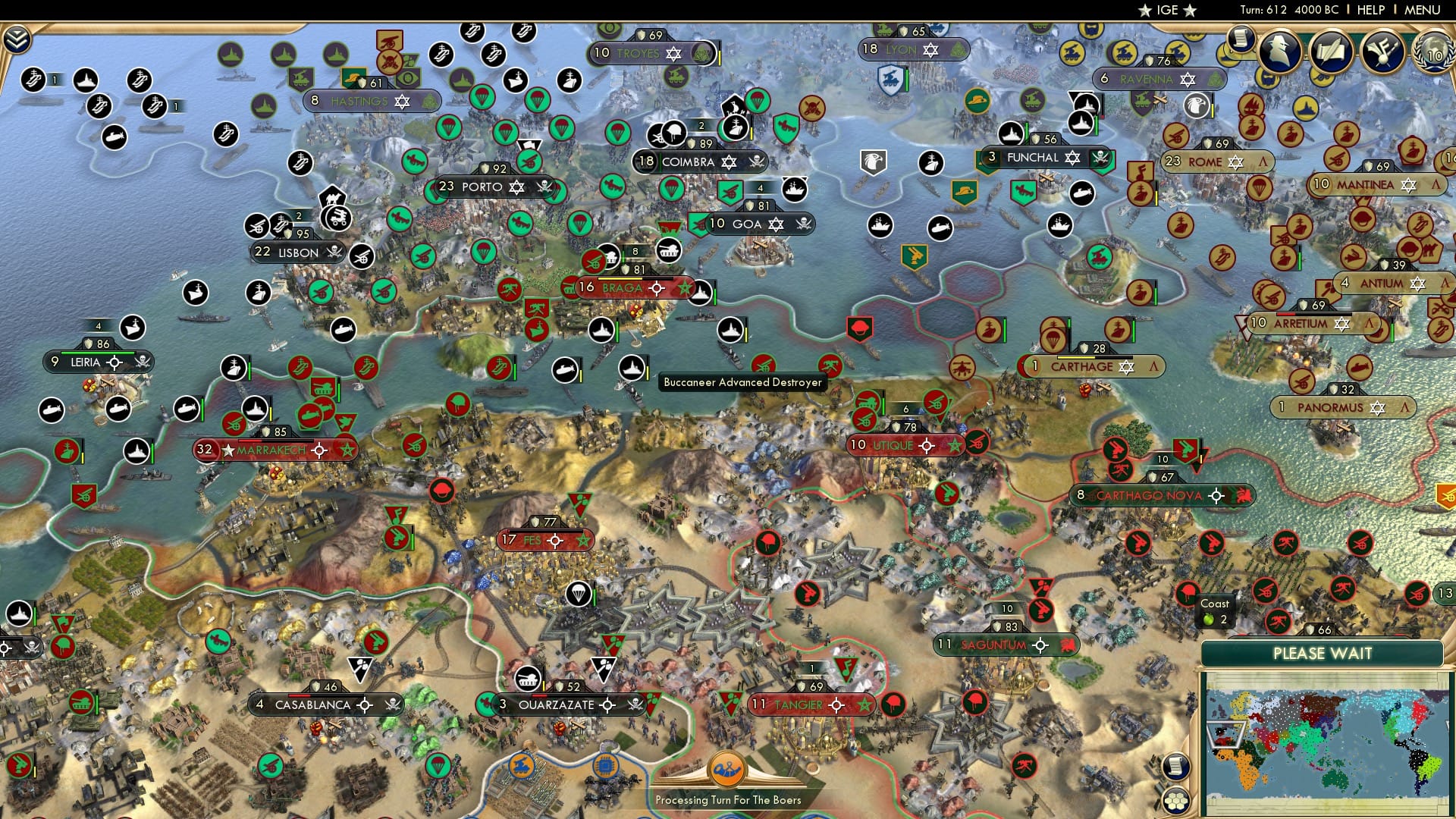Select the Marrakech city banner
Screen dimensions: 1456x819
[x=269, y=449]
